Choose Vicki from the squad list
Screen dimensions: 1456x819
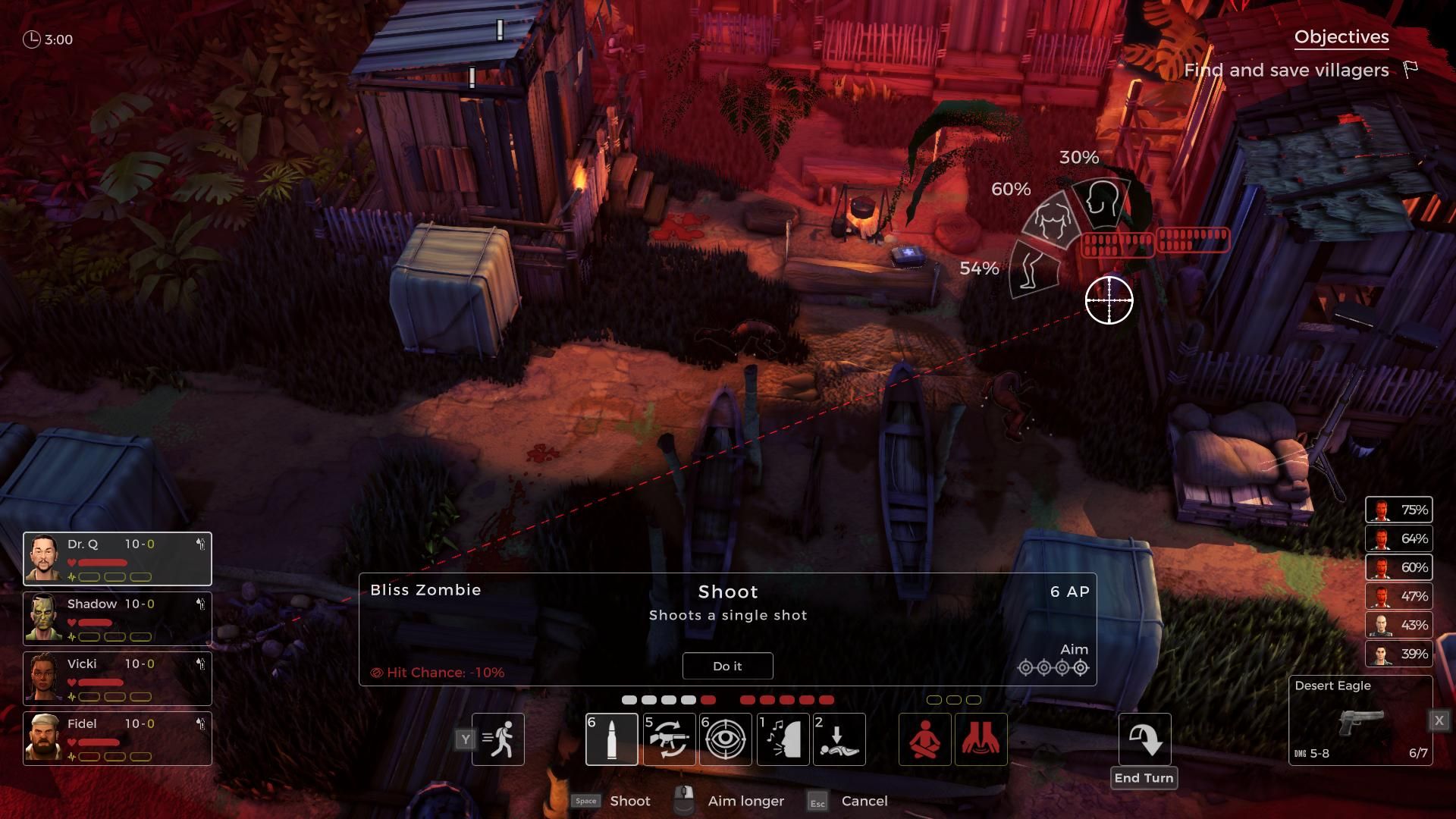coord(44,678)
